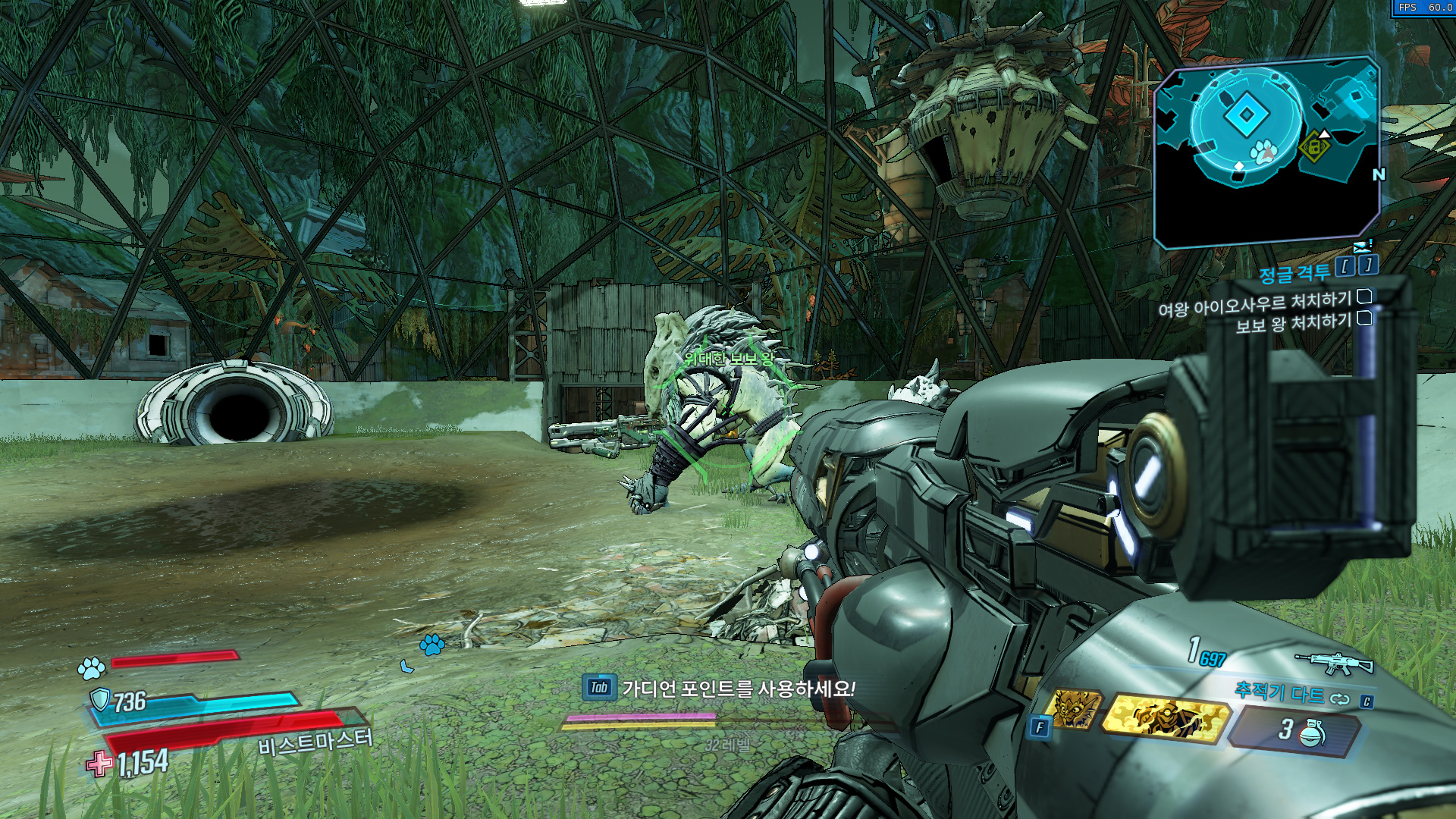The image size is (1456, 819).
Task: Check the 여왕 아이오사우르 처치하기 objective box
Action: point(1364,297)
